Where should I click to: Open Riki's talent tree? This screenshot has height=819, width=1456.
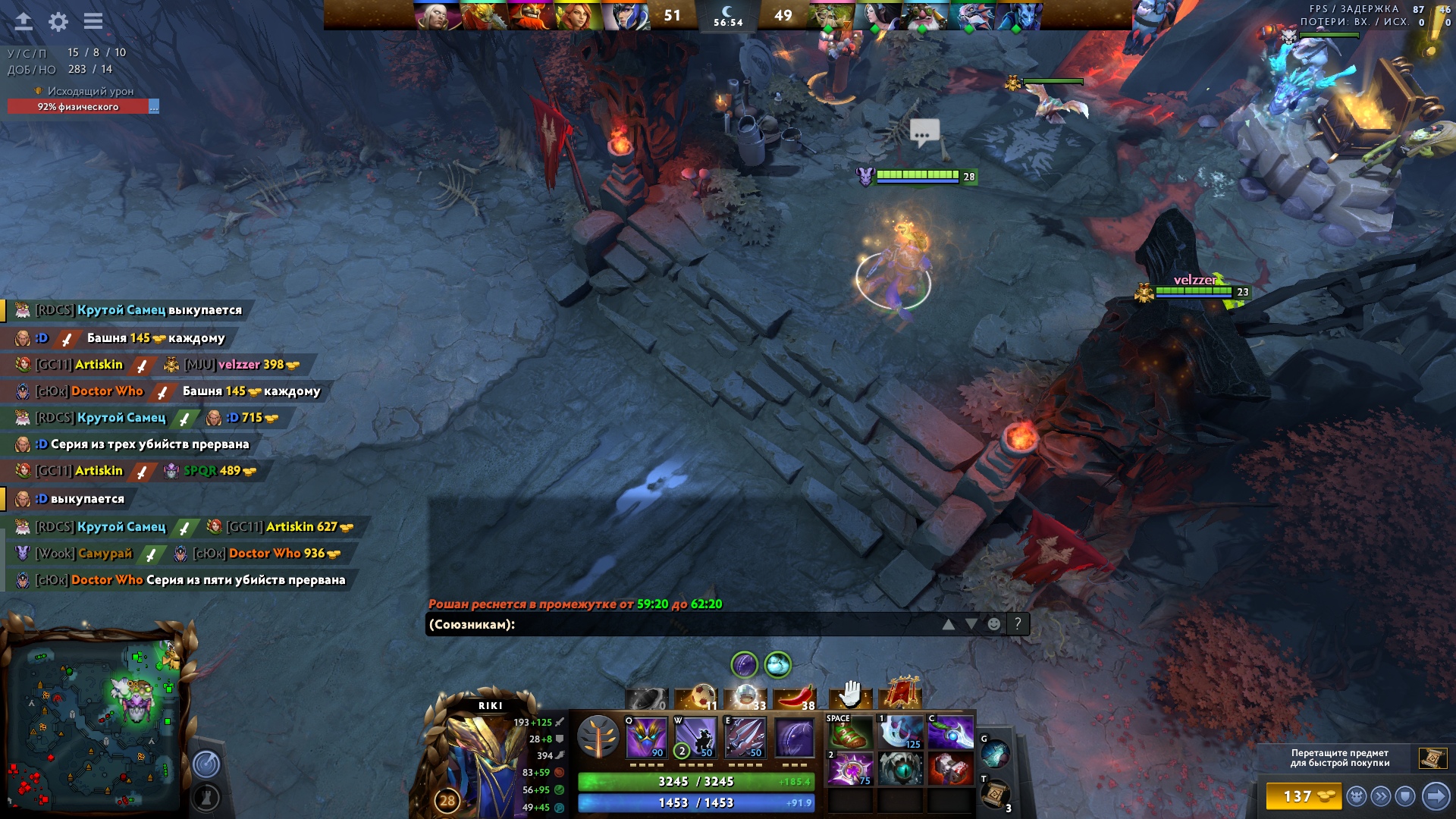pyautogui.click(x=598, y=736)
